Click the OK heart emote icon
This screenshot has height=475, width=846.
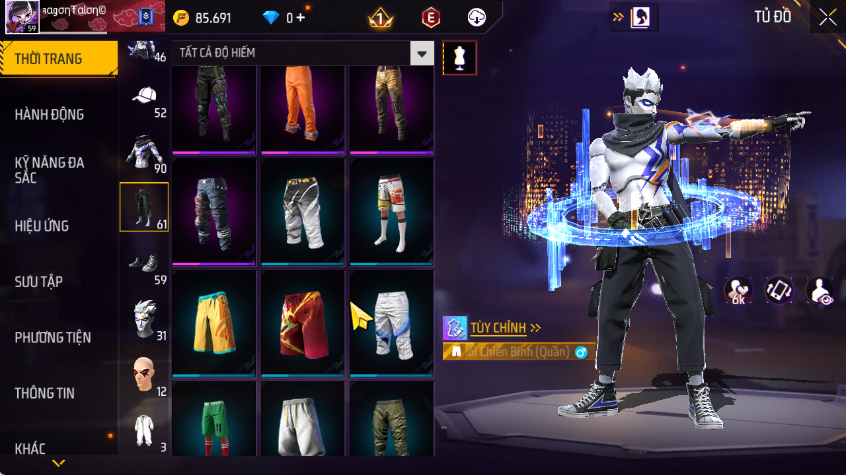739,291
